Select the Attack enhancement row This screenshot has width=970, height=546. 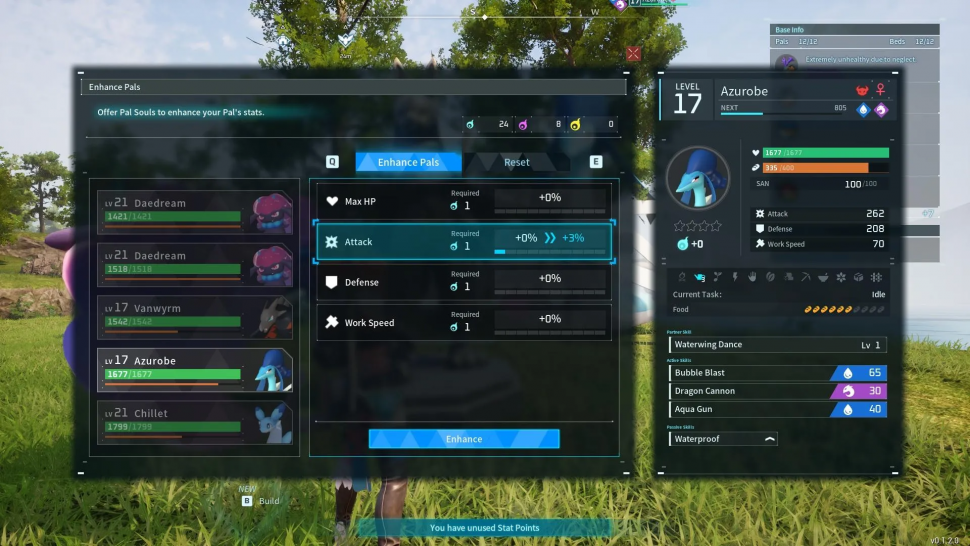464,242
